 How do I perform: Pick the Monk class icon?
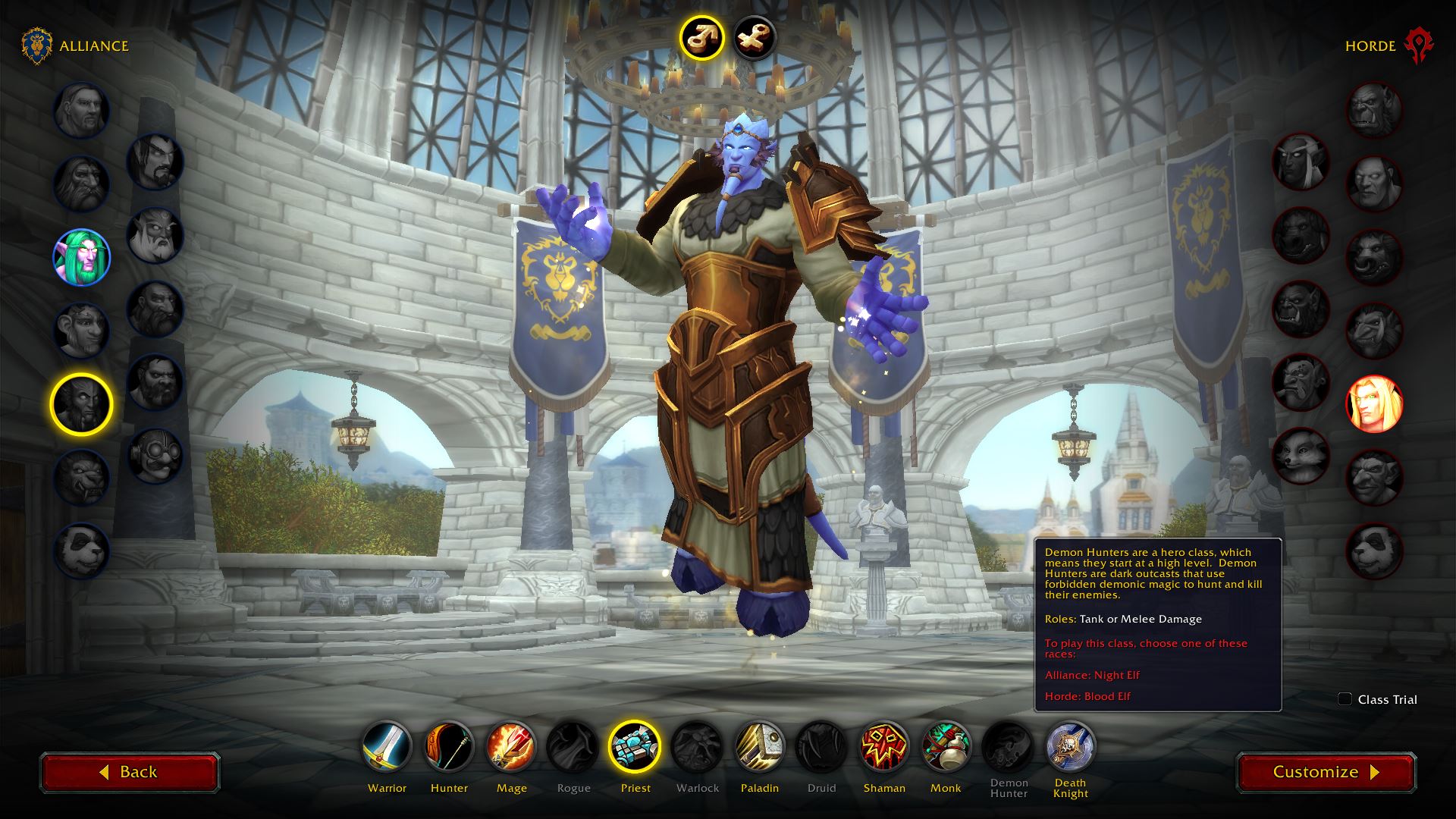946,746
